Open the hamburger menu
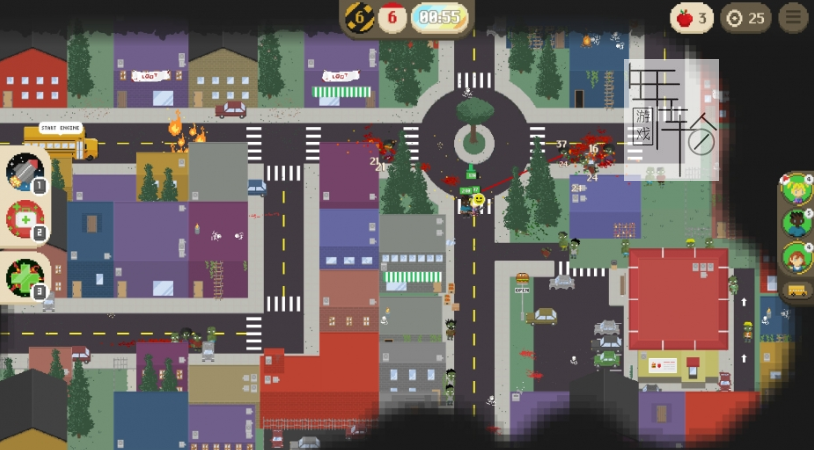Screen dimensions: 814x450 click(794, 17)
